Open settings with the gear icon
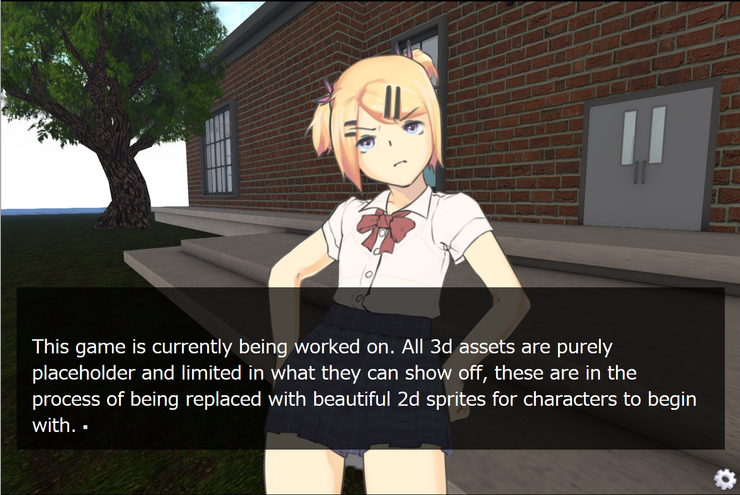The width and height of the screenshot is (740, 495). point(724,478)
